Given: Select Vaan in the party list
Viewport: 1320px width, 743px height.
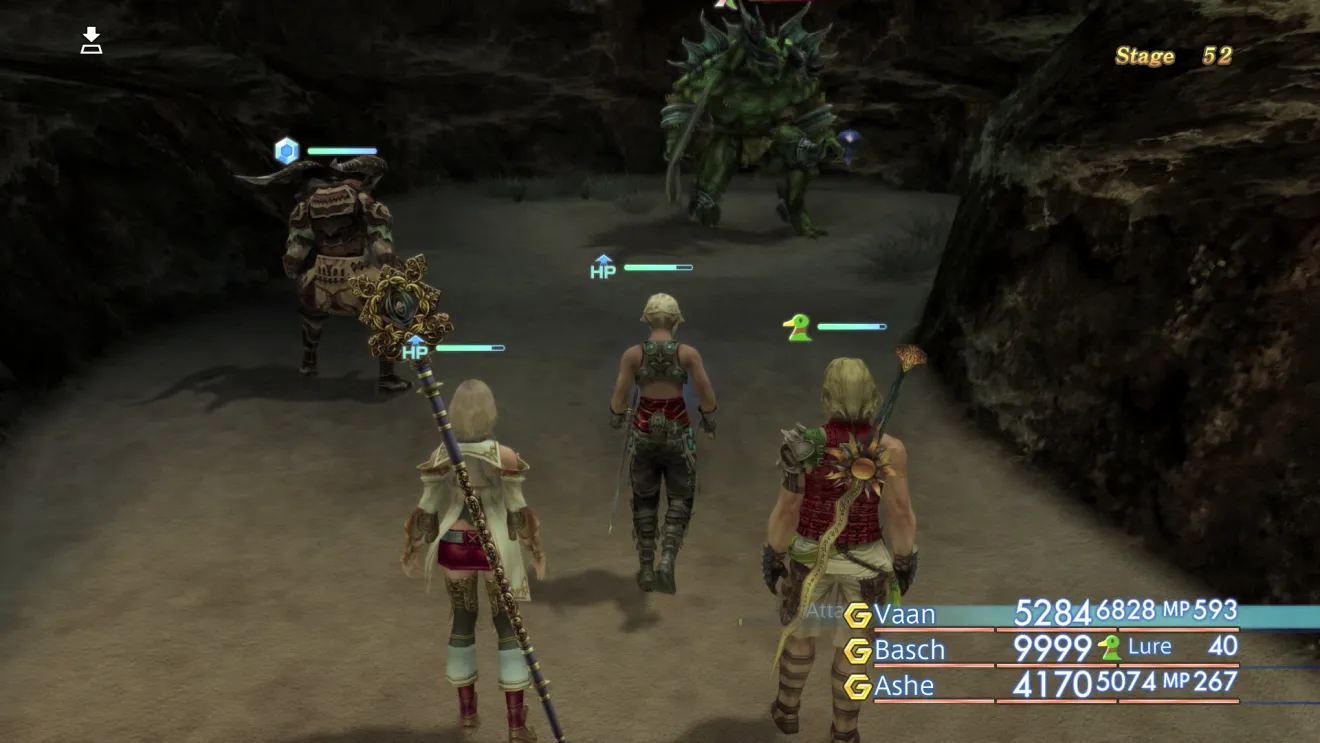Looking at the screenshot, I should pos(904,613).
